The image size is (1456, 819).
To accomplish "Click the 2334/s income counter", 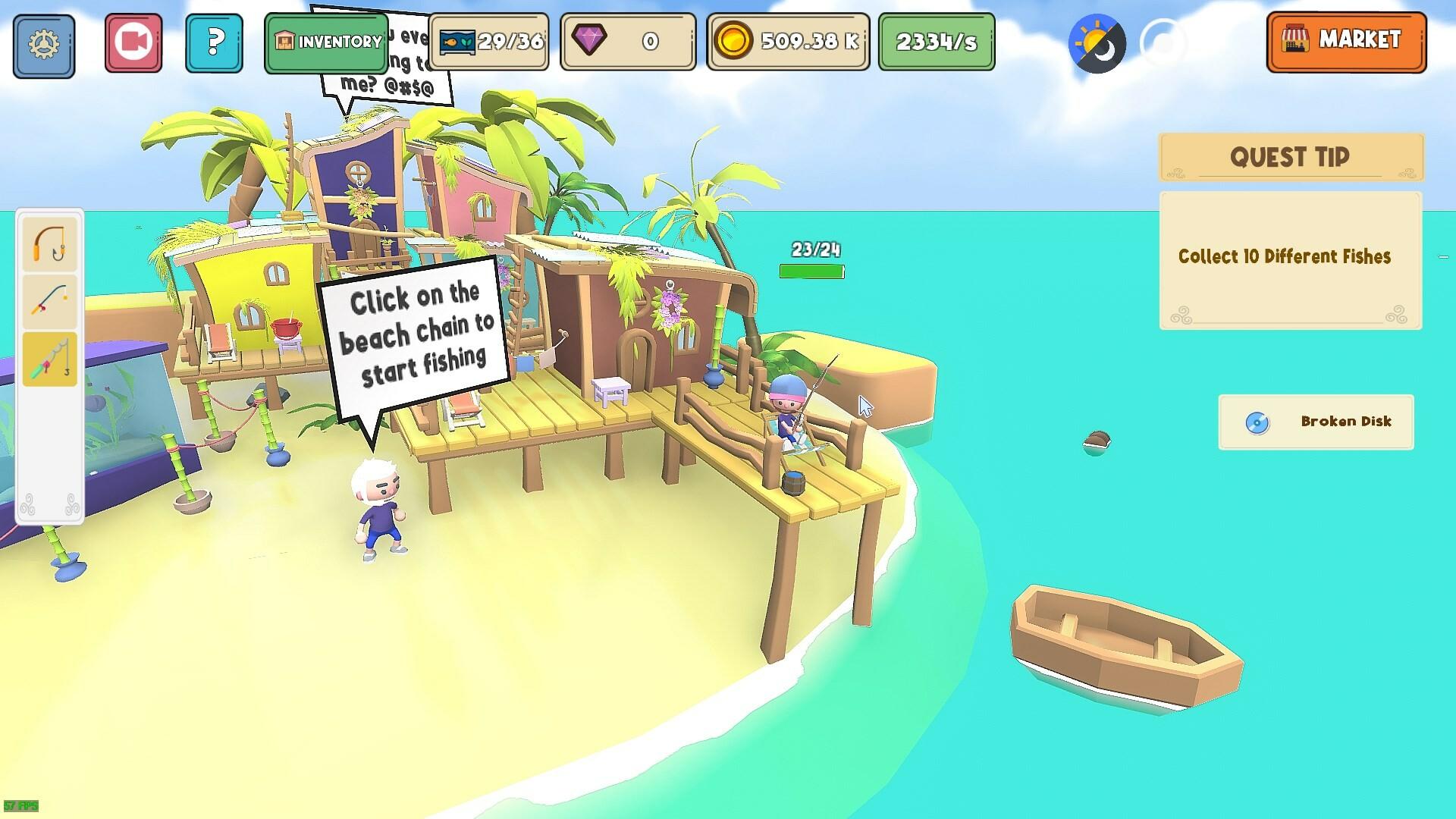I will click(x=935, y=43).
